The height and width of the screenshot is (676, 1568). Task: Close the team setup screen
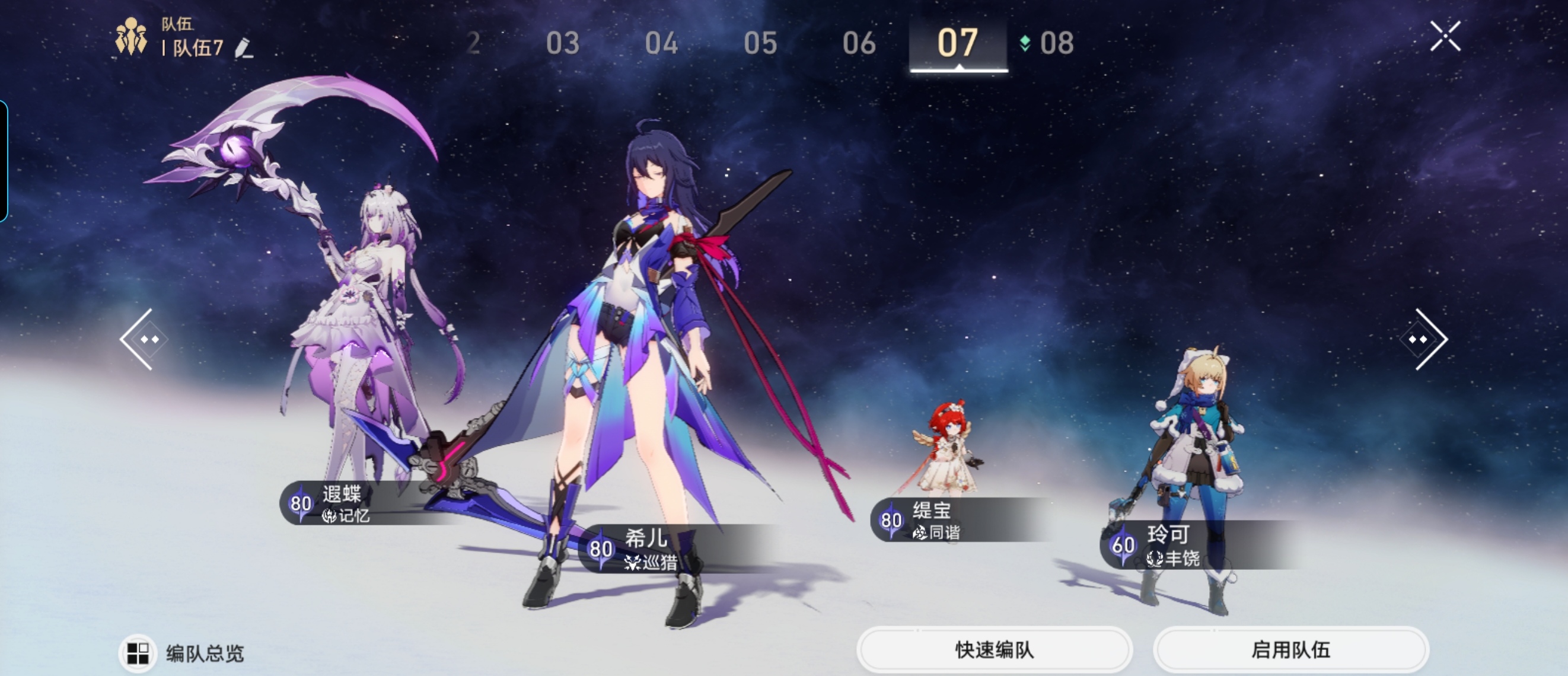pos(1445,37)
